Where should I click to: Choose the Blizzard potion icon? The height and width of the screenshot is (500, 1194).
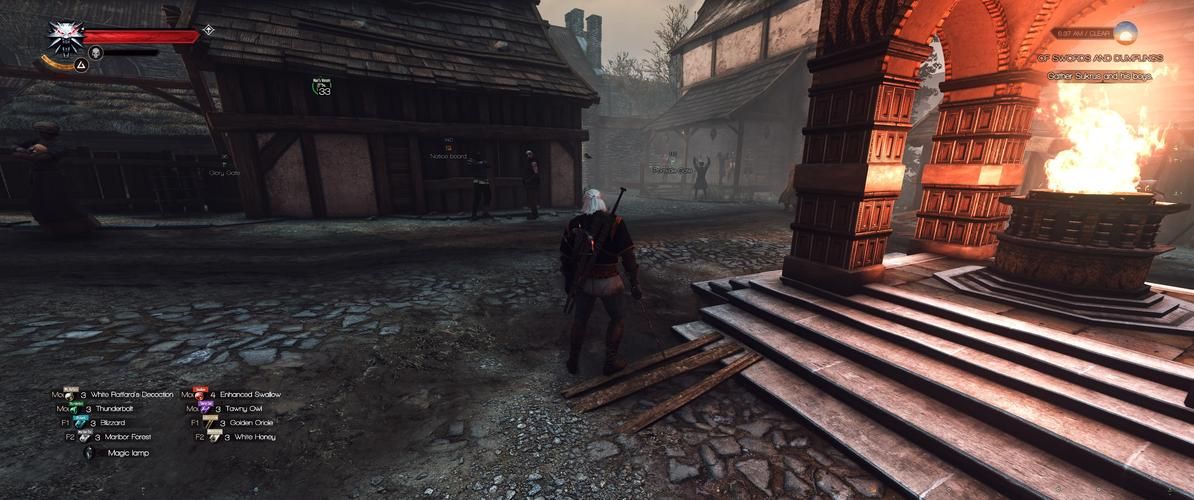click(x=81, y=422)
